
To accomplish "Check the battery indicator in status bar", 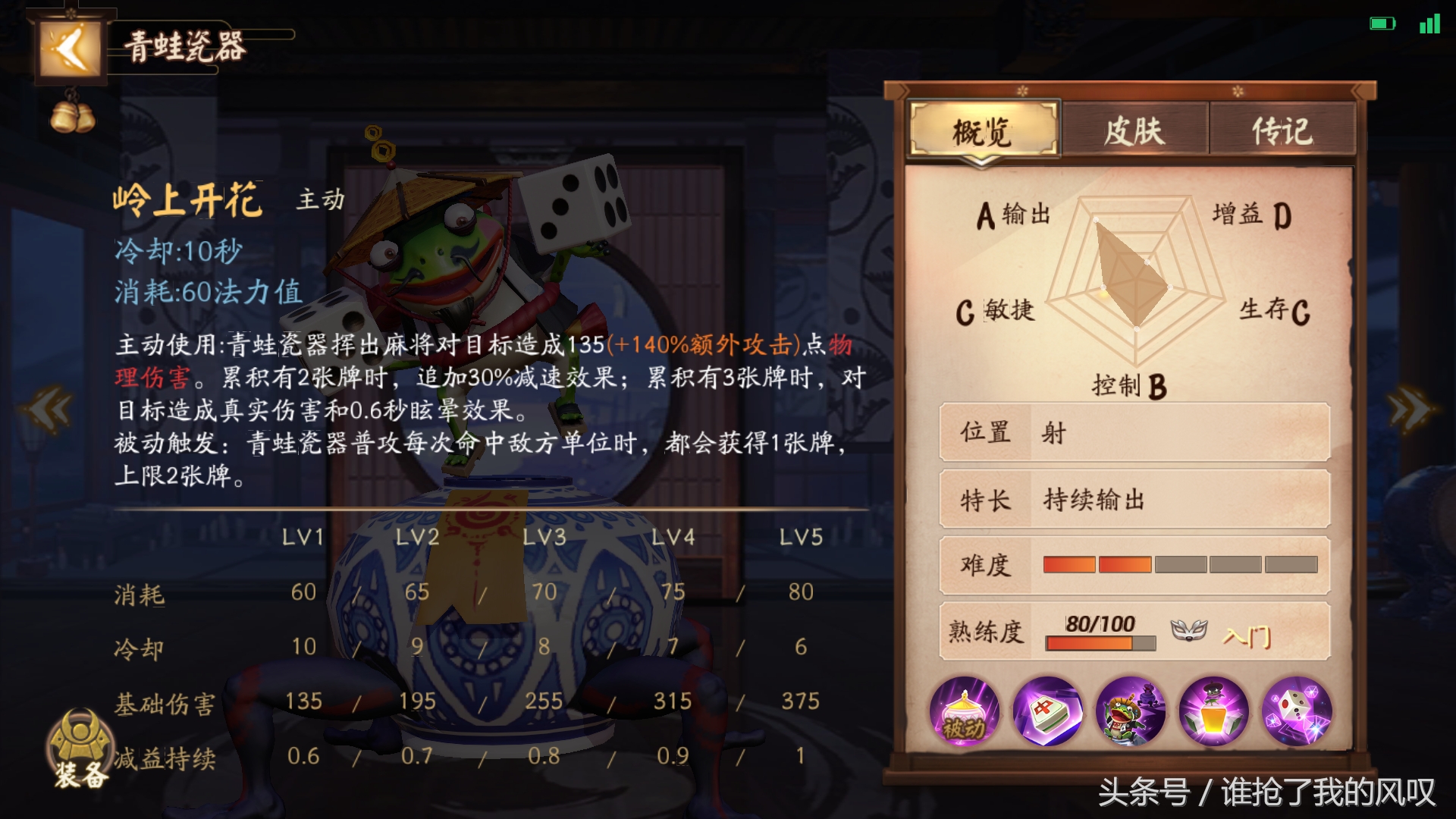I will (1382, 23).
